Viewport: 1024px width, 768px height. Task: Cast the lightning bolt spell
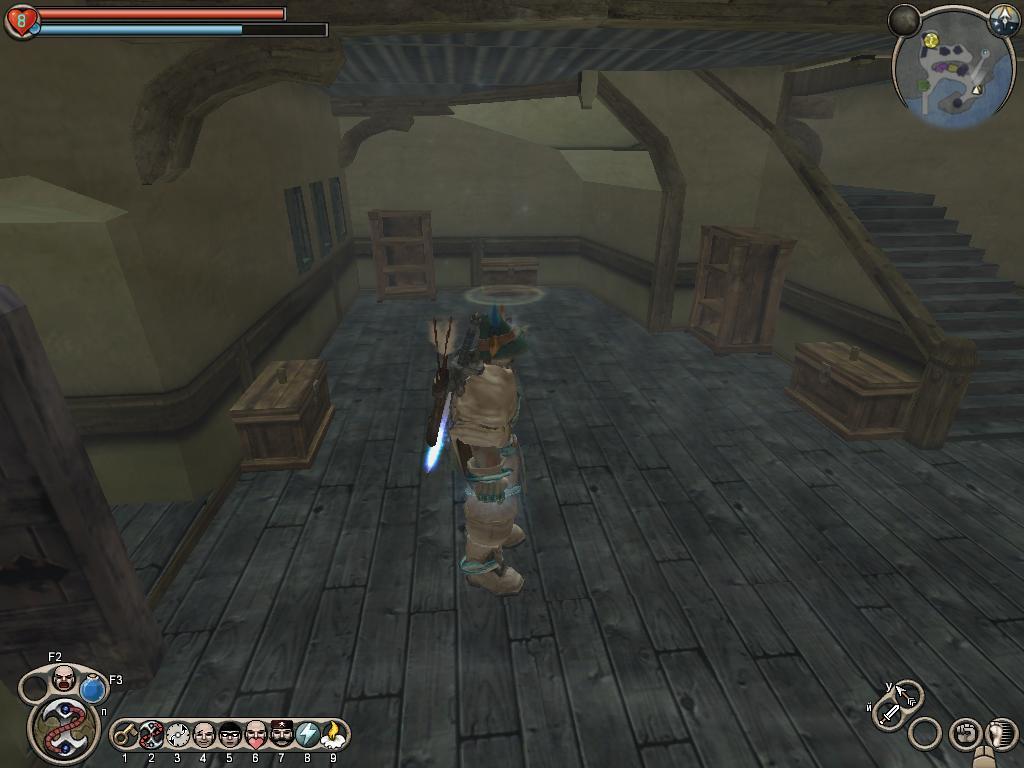pyautogui.click(x=307, y=735)
